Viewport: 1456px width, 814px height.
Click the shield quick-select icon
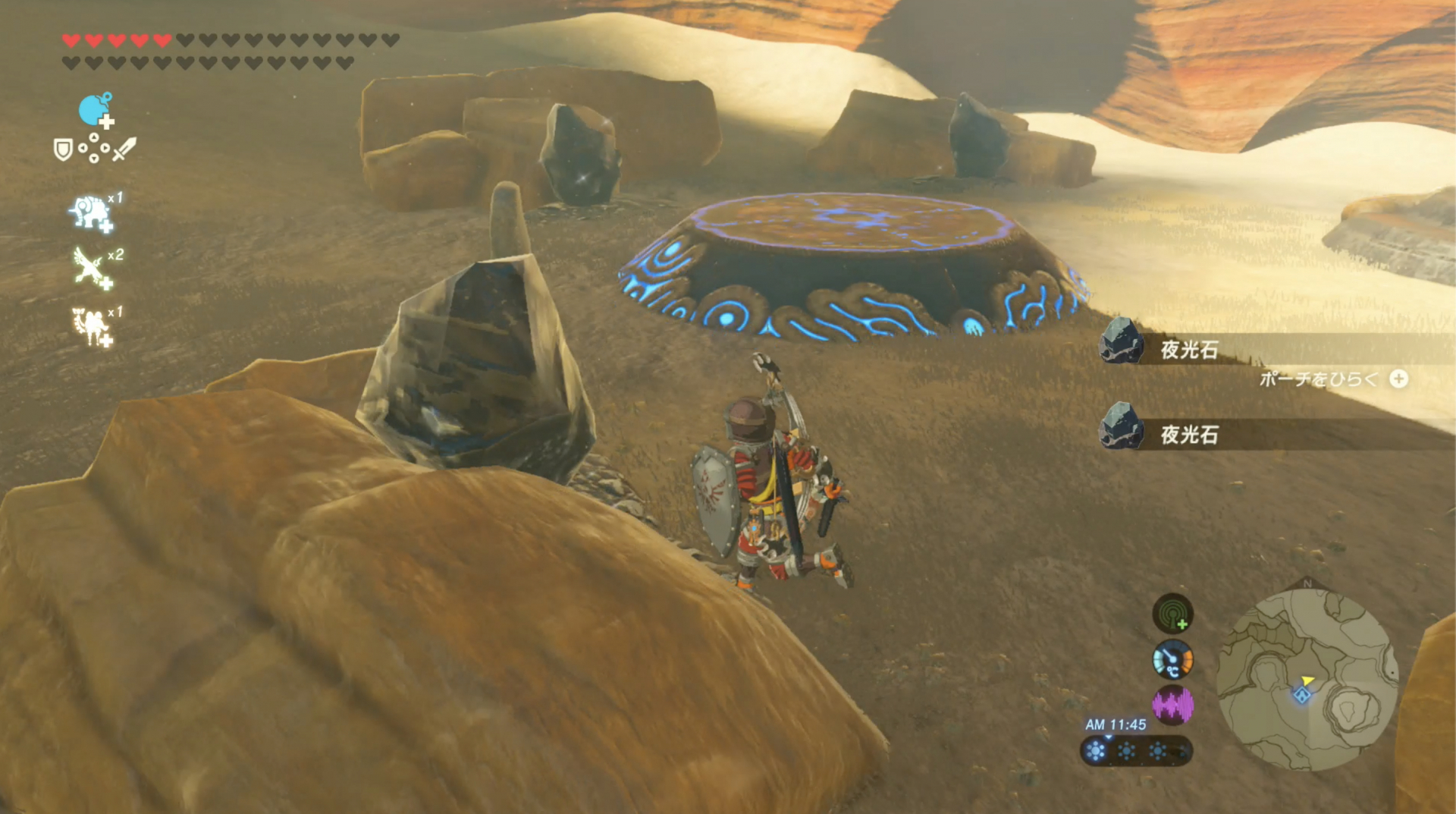[63, 149]
